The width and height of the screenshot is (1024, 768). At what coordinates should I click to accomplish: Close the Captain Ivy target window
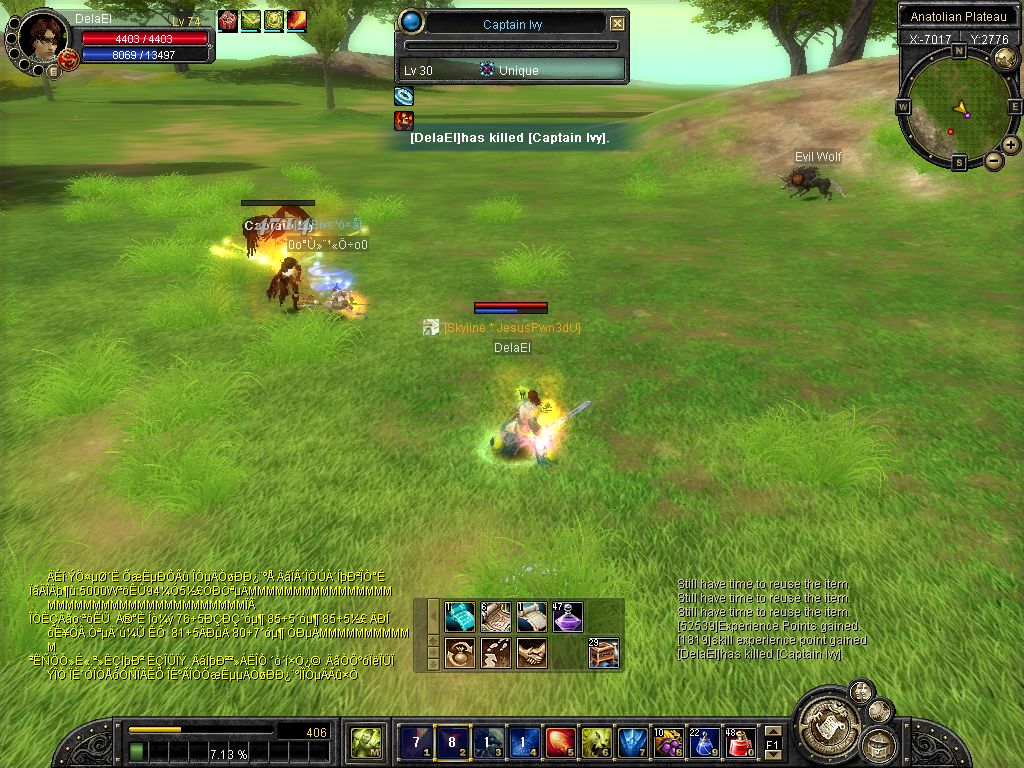click(617, 24)
